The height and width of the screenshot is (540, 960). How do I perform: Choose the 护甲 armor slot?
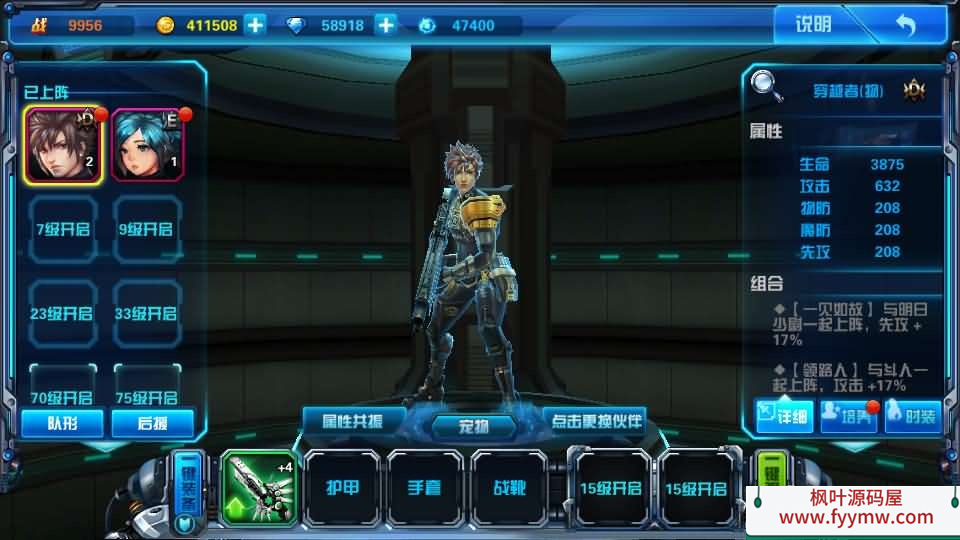pyautogui.click(x=342, y=488)
